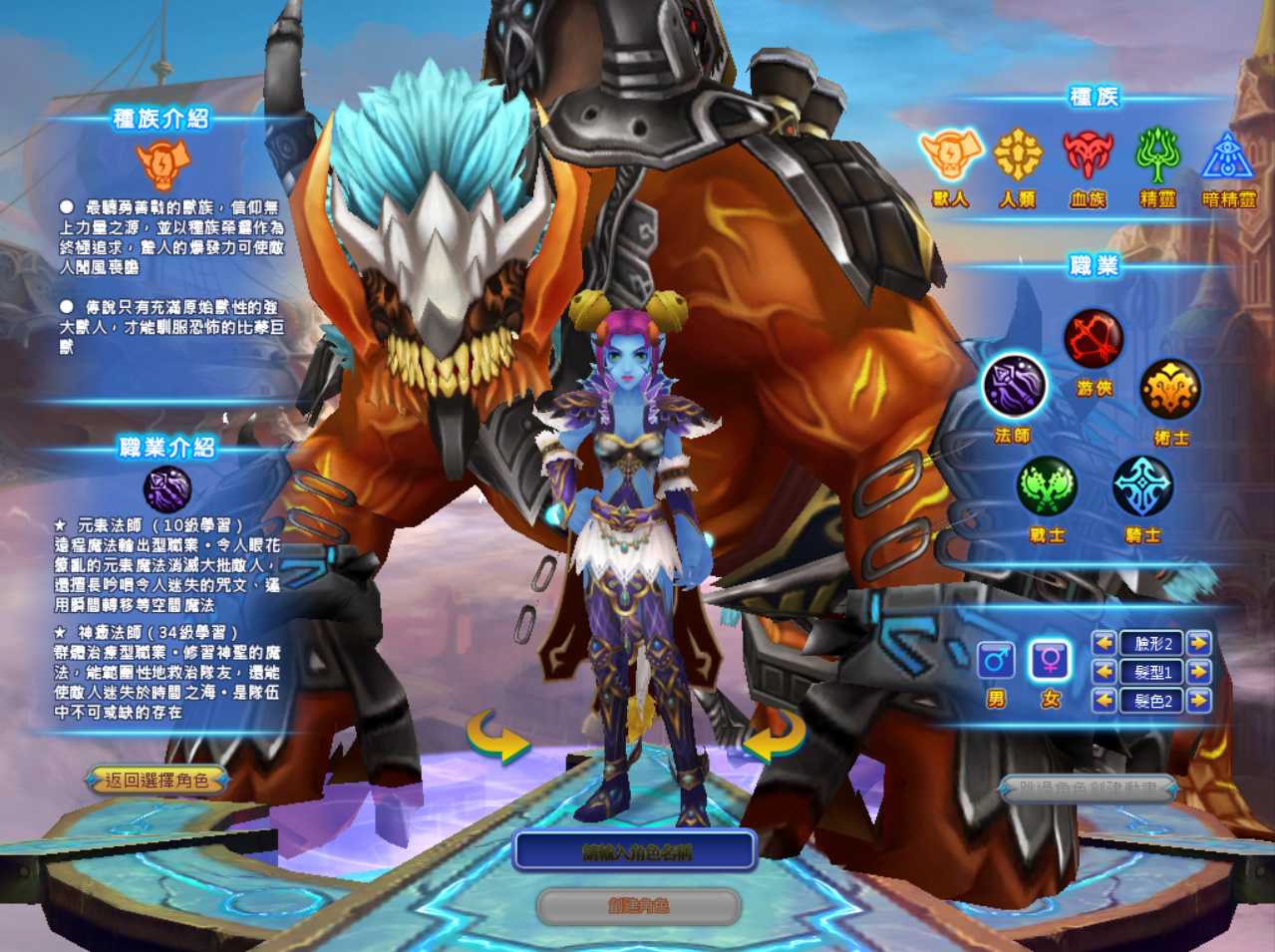Click the 返回選擇角色 back button
Screen dimensions: 1275x952
point(157,781)
